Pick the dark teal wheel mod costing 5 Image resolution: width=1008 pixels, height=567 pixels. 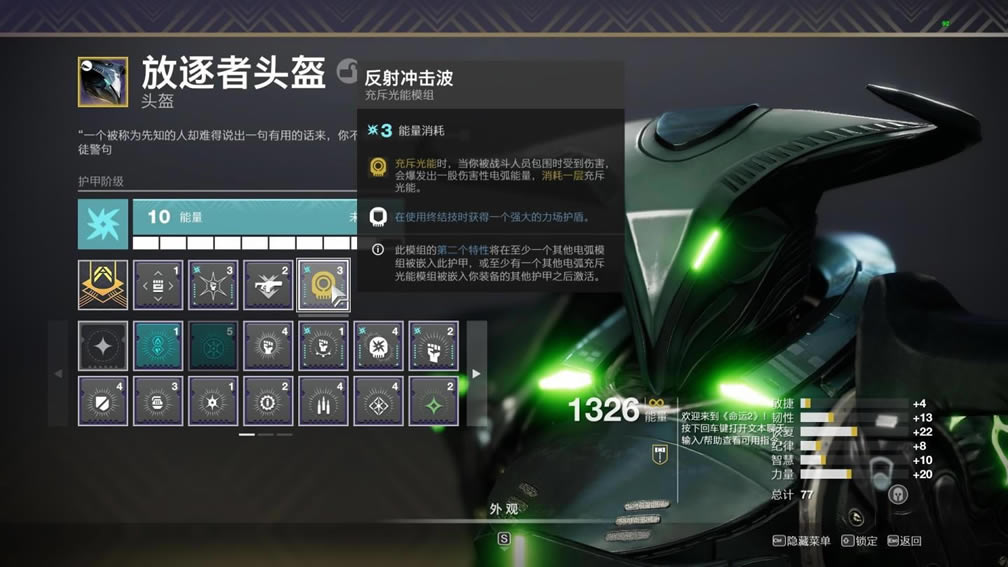(213, 346)
